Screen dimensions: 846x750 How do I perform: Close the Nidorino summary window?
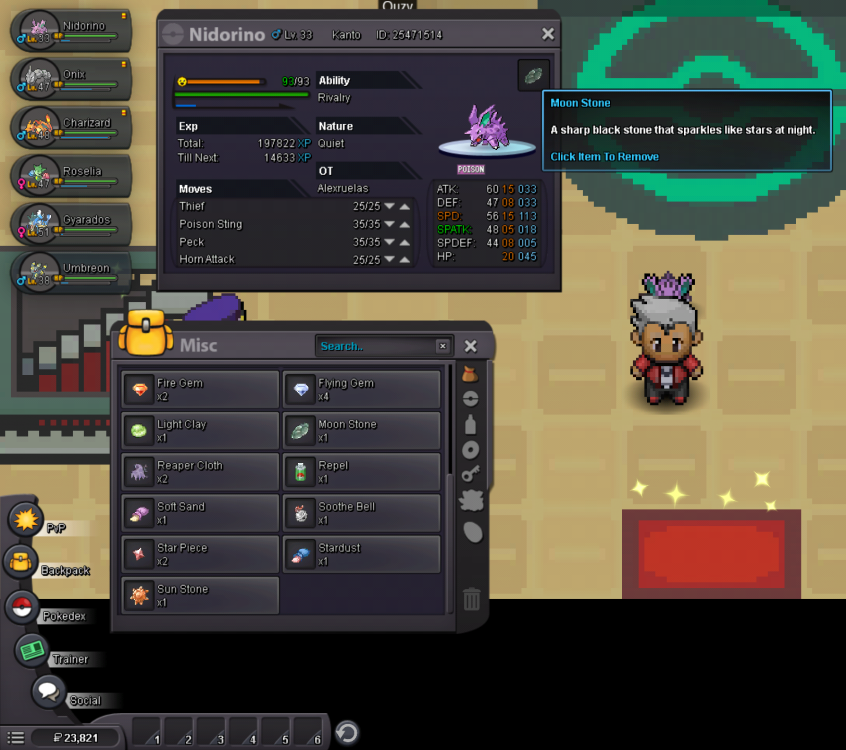click(547, 34)
